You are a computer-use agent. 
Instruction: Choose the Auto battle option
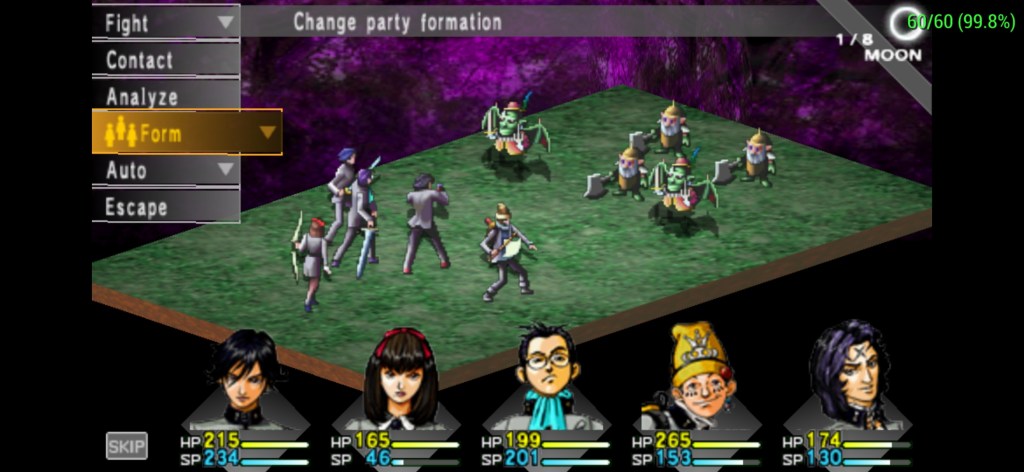coord(165,170)
